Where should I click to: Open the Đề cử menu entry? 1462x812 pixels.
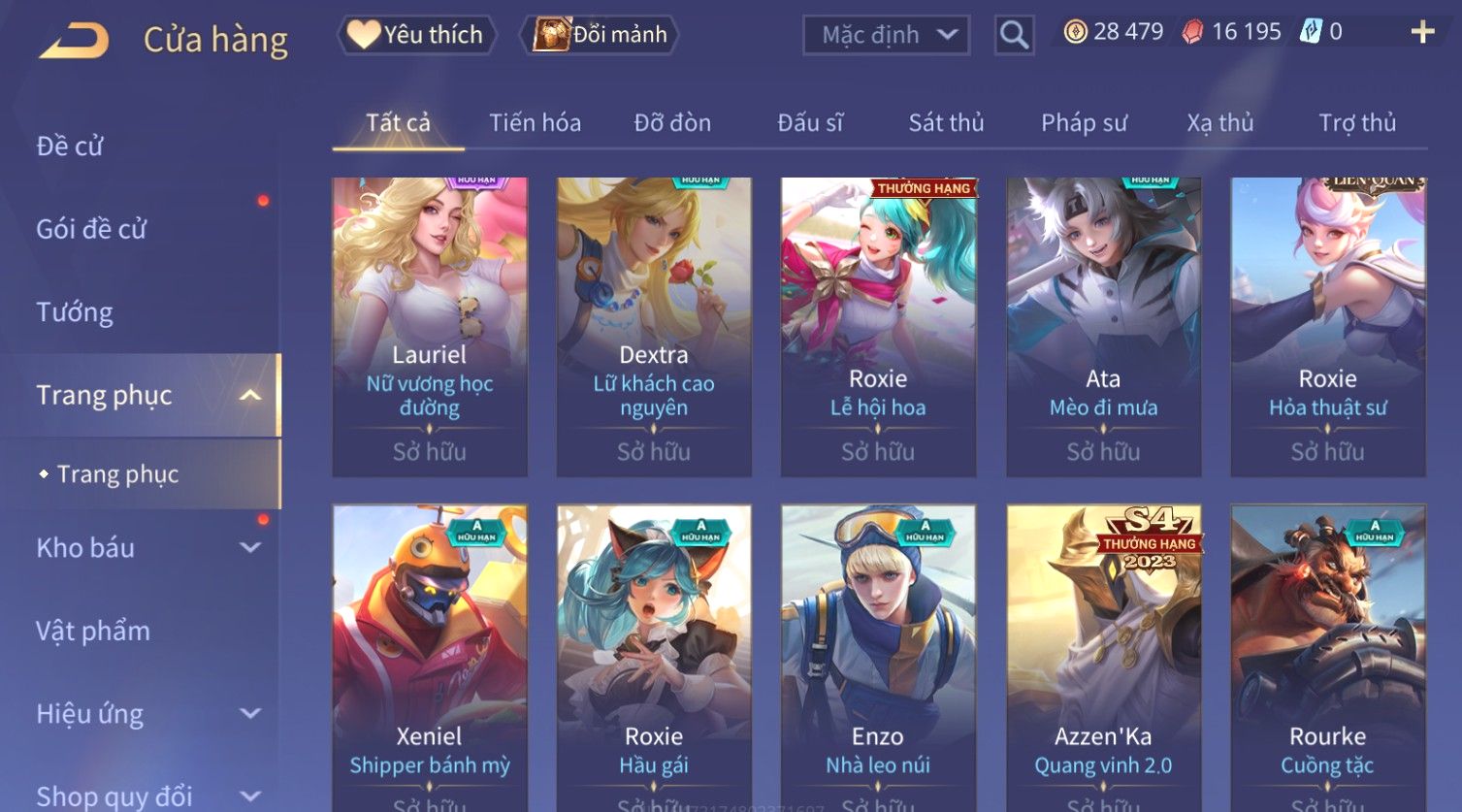pyautogui.click(x=70, y=146)
